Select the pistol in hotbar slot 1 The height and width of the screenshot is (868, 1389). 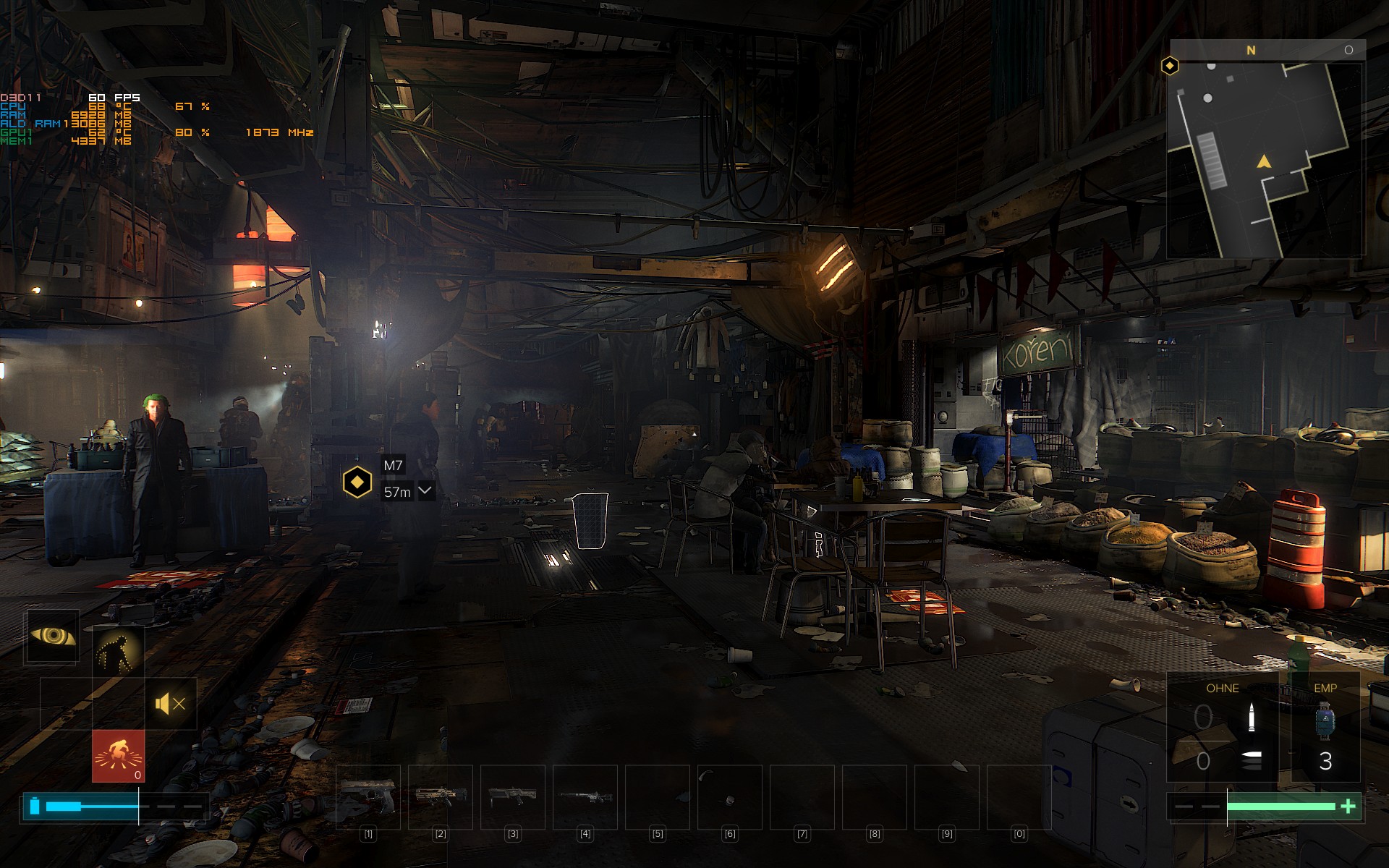pos(368,796)
